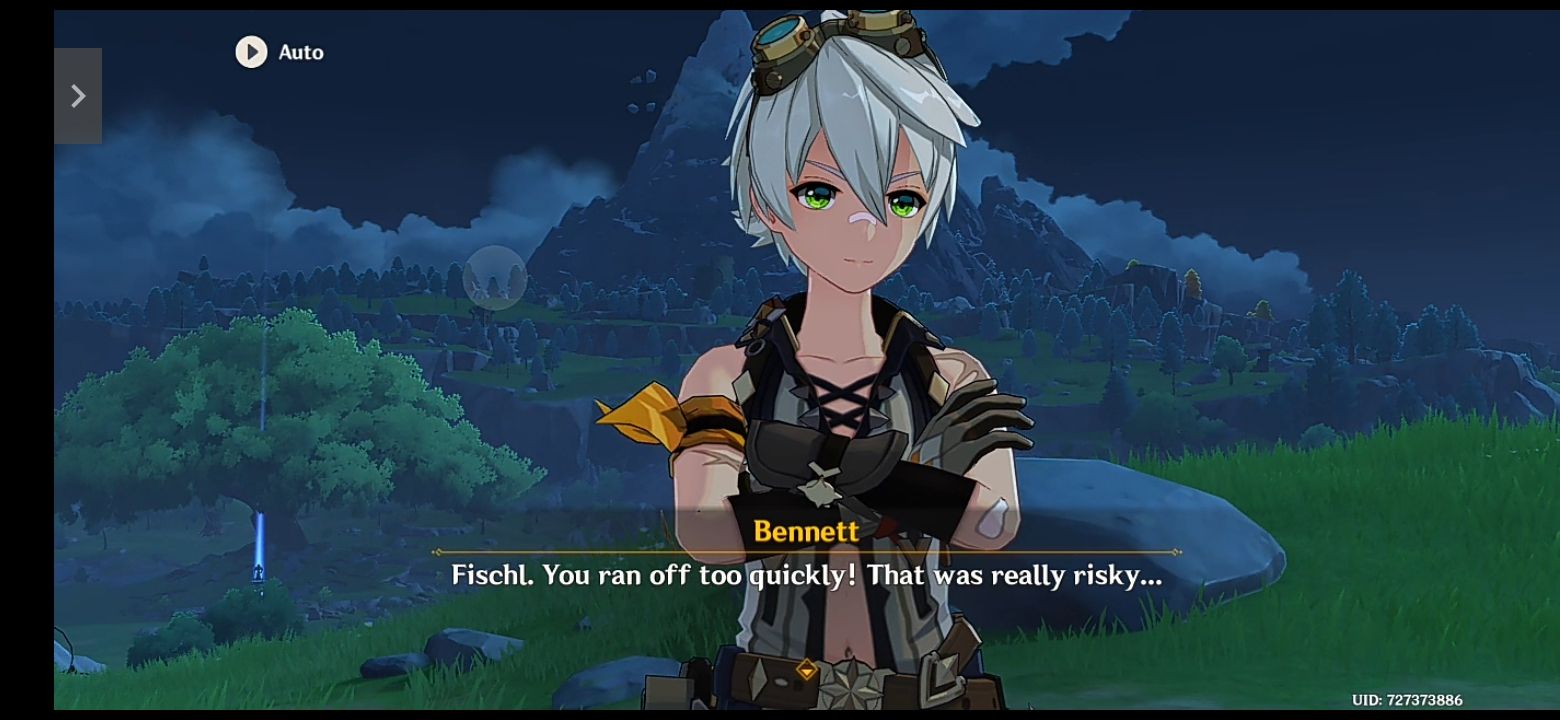Click the speaker name Bennett

pos(806,532)
